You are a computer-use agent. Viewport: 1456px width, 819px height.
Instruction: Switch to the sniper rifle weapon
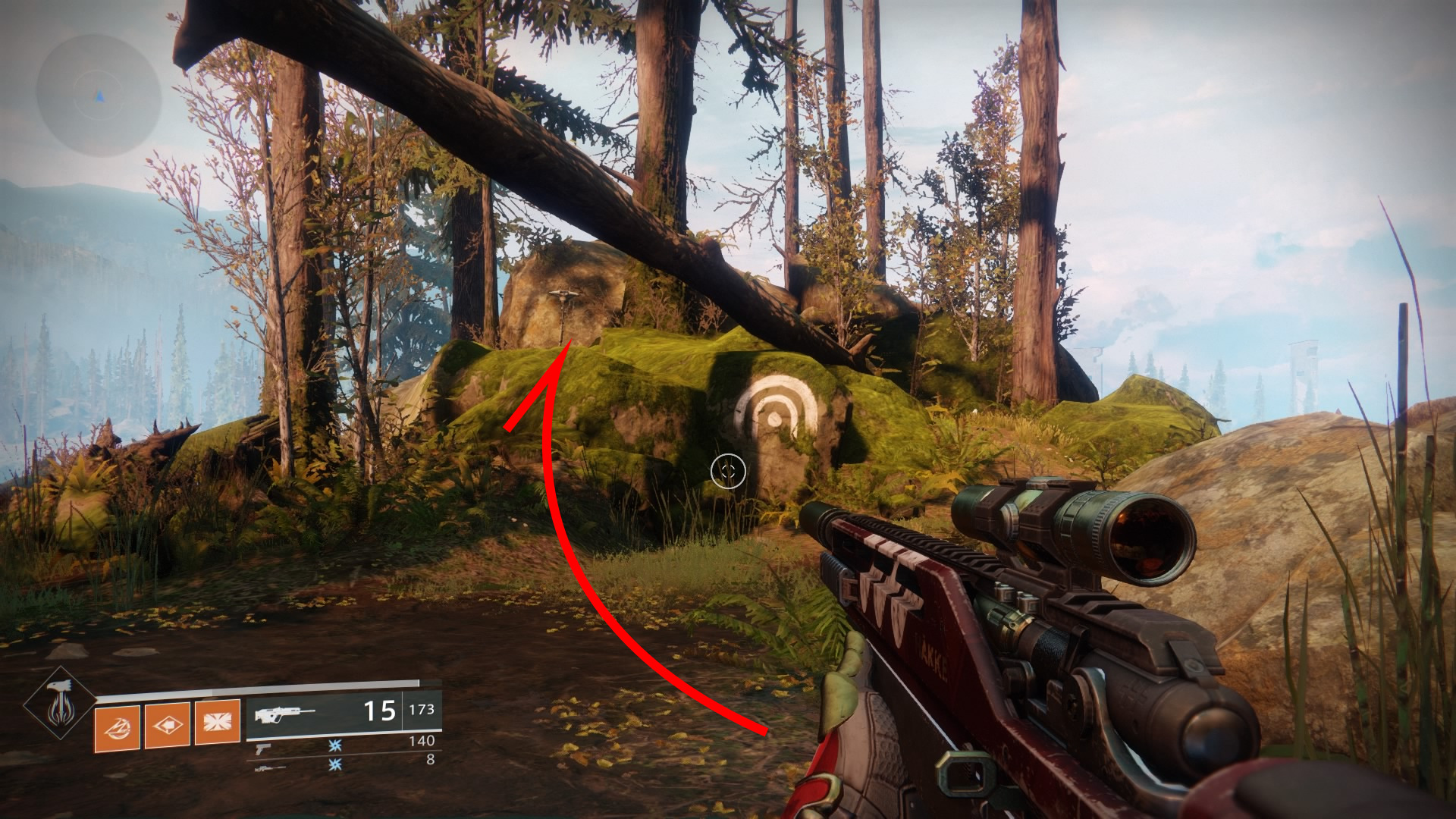tap(270, 767)
